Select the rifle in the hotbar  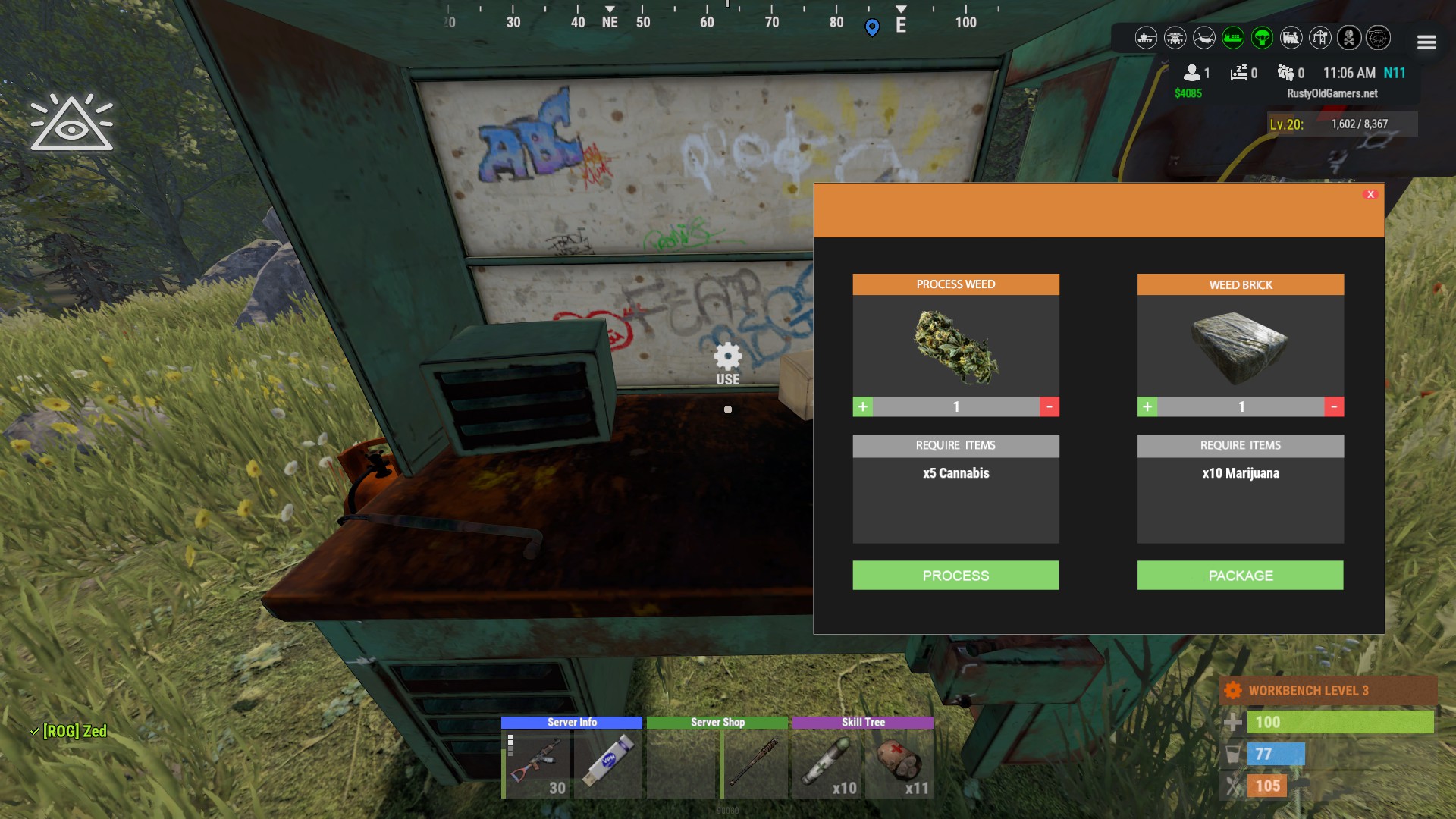(x=535, y=766)
